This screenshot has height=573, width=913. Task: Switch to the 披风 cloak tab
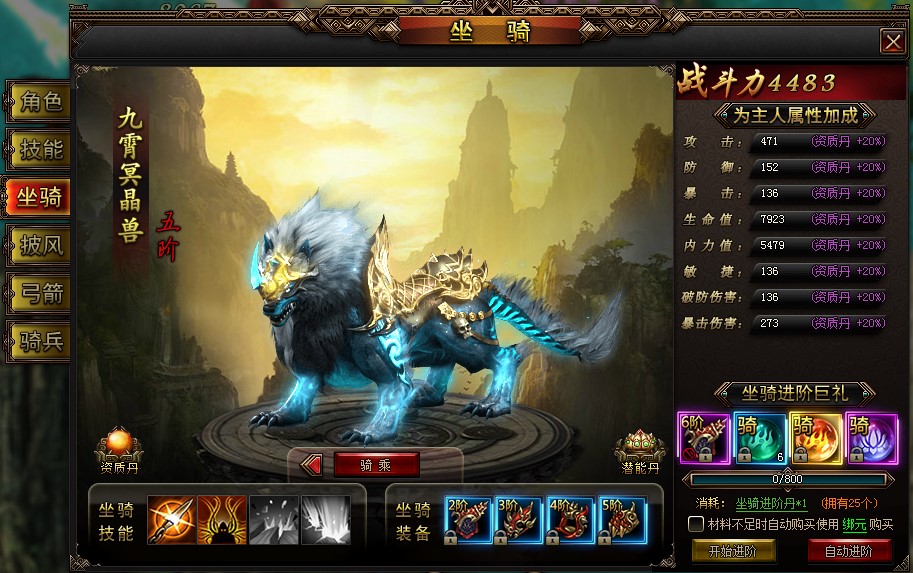[40, 245]
